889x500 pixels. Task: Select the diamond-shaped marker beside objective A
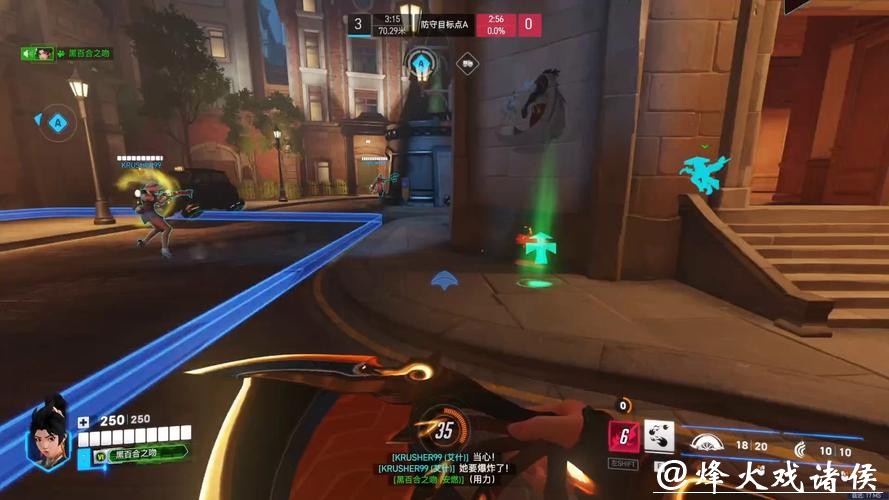[x=467, y=63]
